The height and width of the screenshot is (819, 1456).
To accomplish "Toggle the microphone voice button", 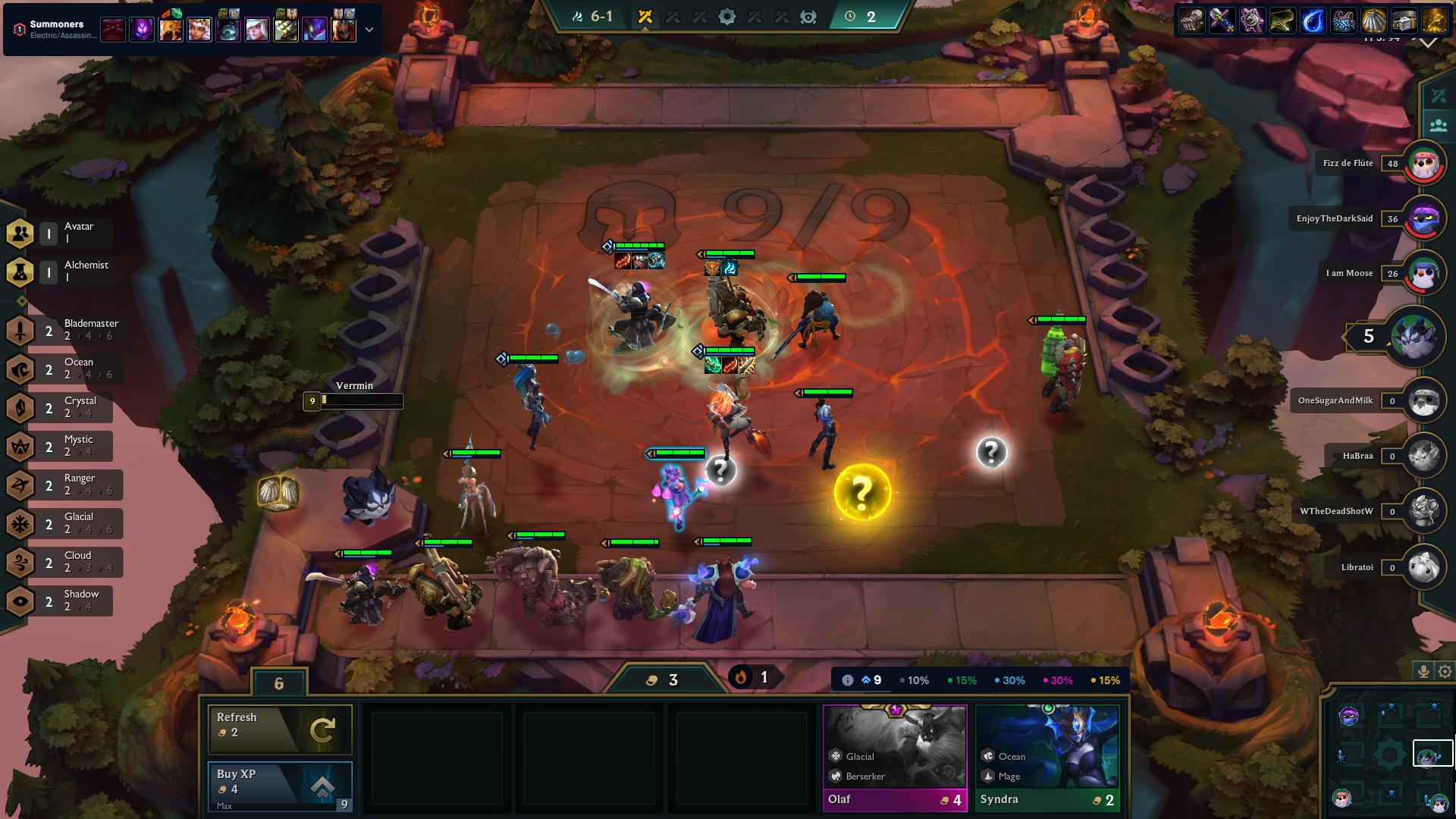I will click(x=1423, y=671).
